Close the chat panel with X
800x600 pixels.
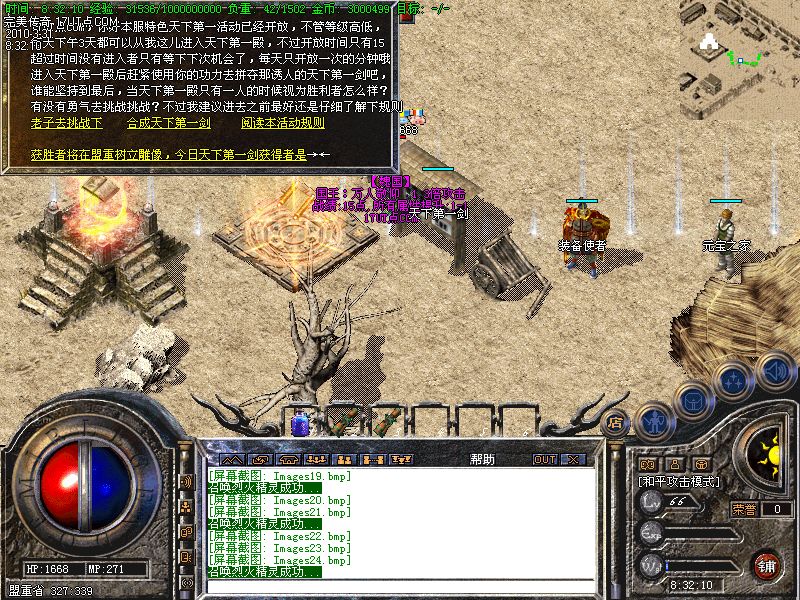(x=574, y=459)
